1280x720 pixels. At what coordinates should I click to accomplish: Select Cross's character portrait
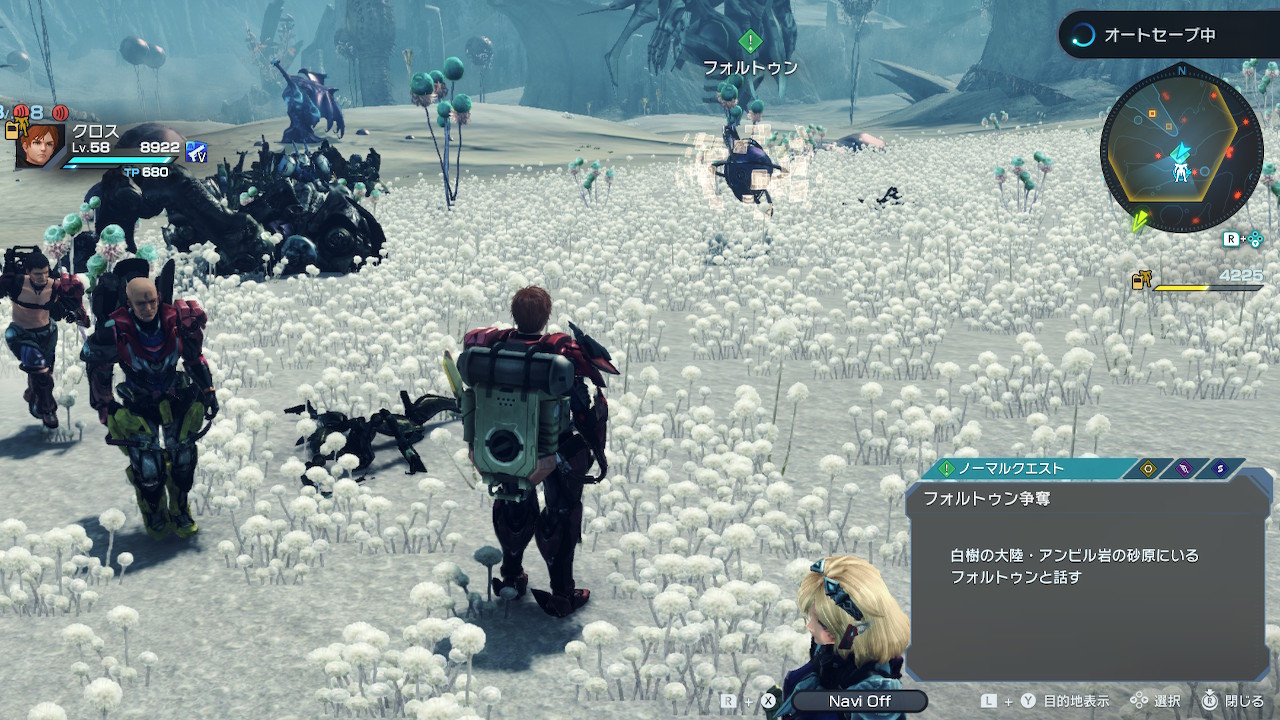pyautogui.click(x=40, y=146)
